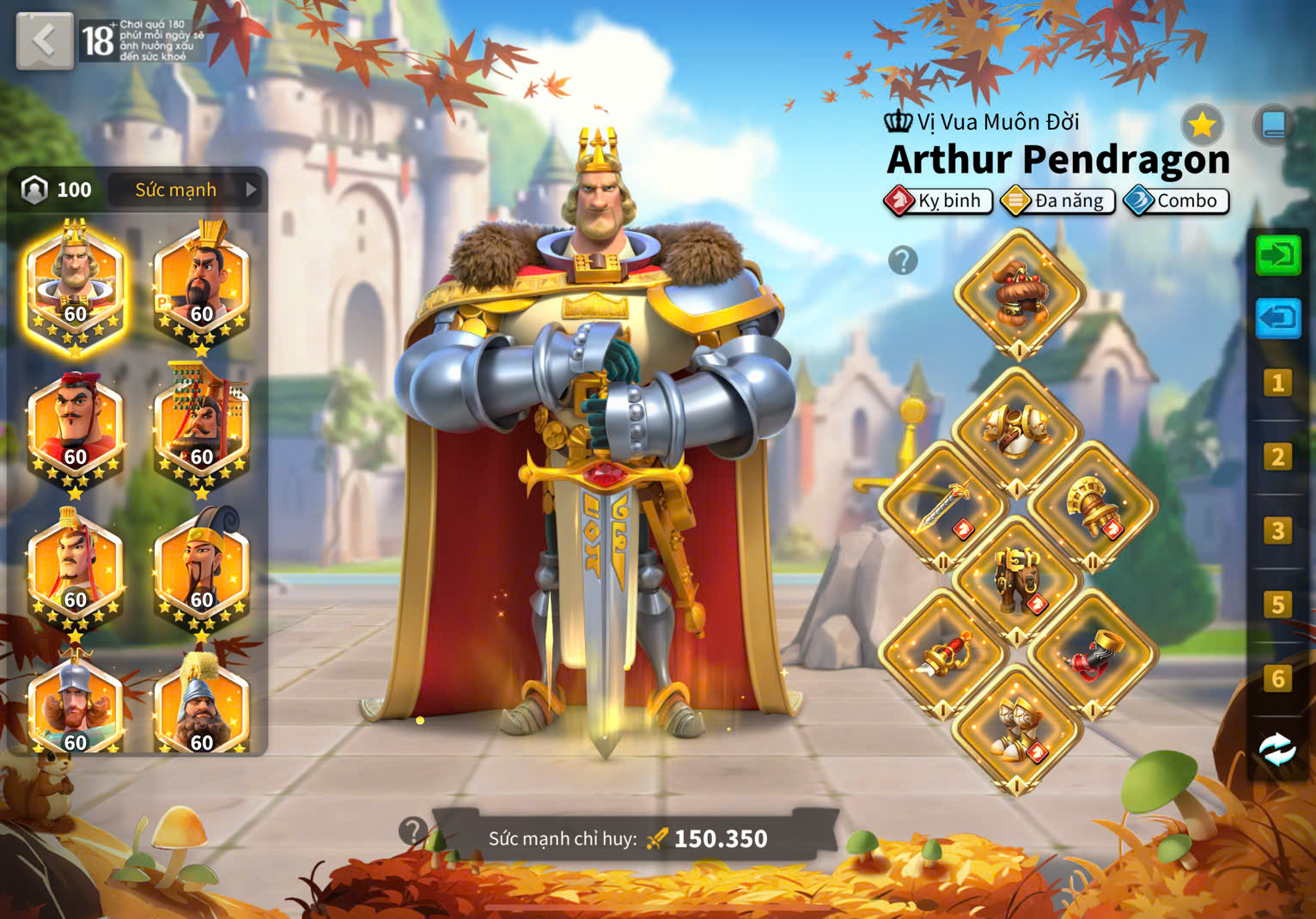Screen dimensions: 1316x919
Task: Select the sword weapon equipment slot
Action: click(x=943, y=505)
